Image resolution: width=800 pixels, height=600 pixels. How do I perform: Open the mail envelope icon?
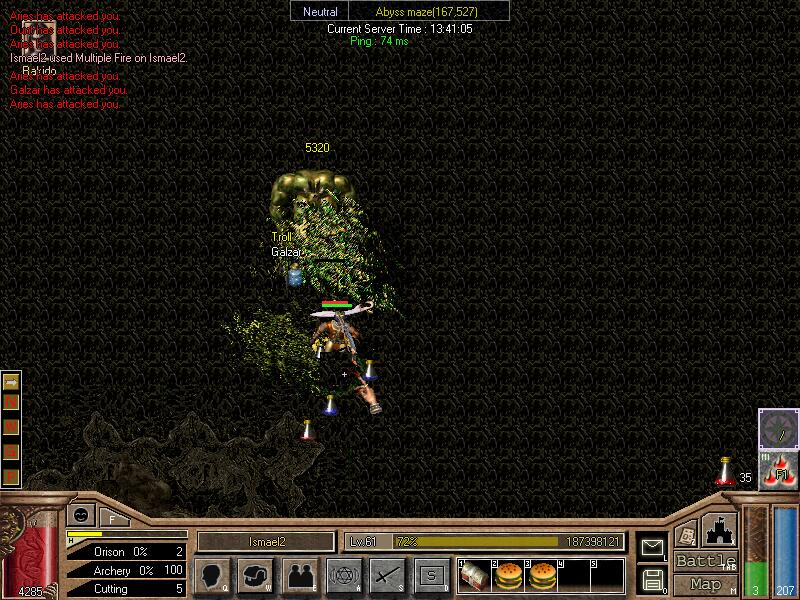[x=652, y=548]
